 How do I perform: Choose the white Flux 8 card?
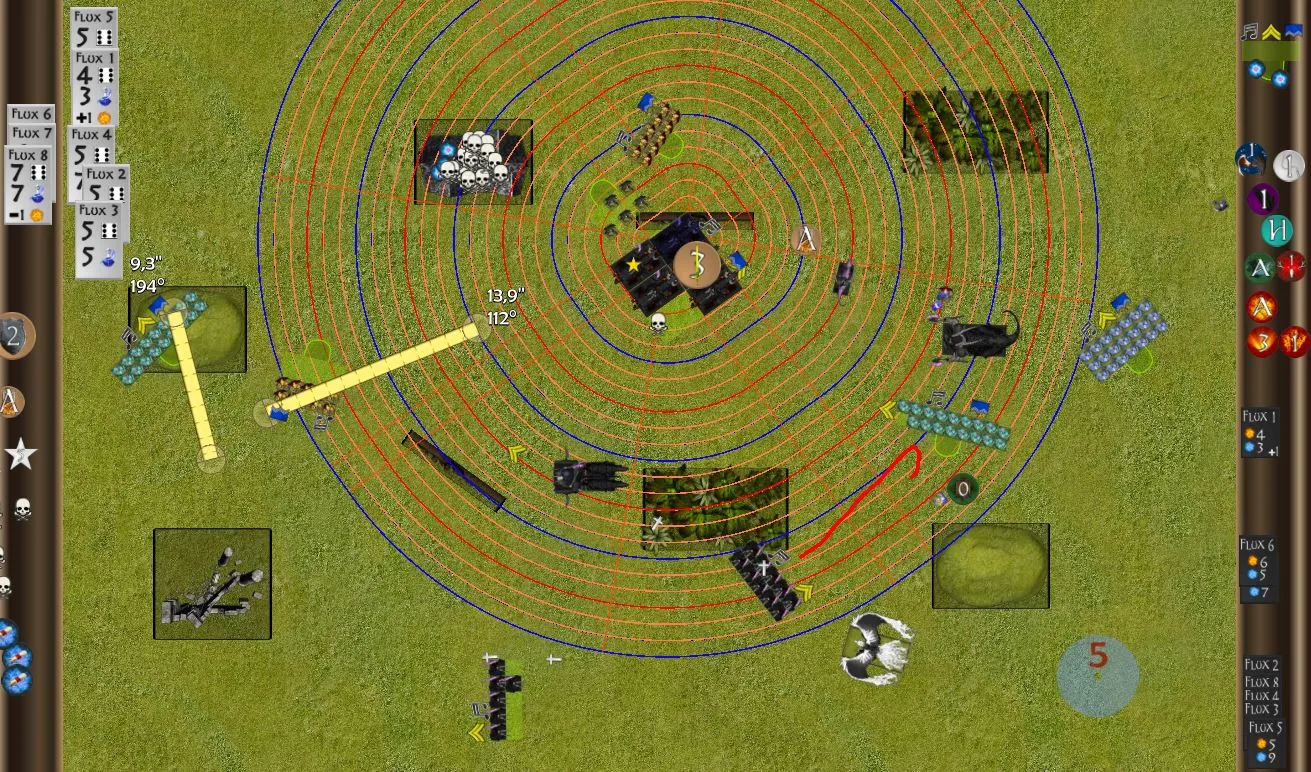[x=28, y=186]
